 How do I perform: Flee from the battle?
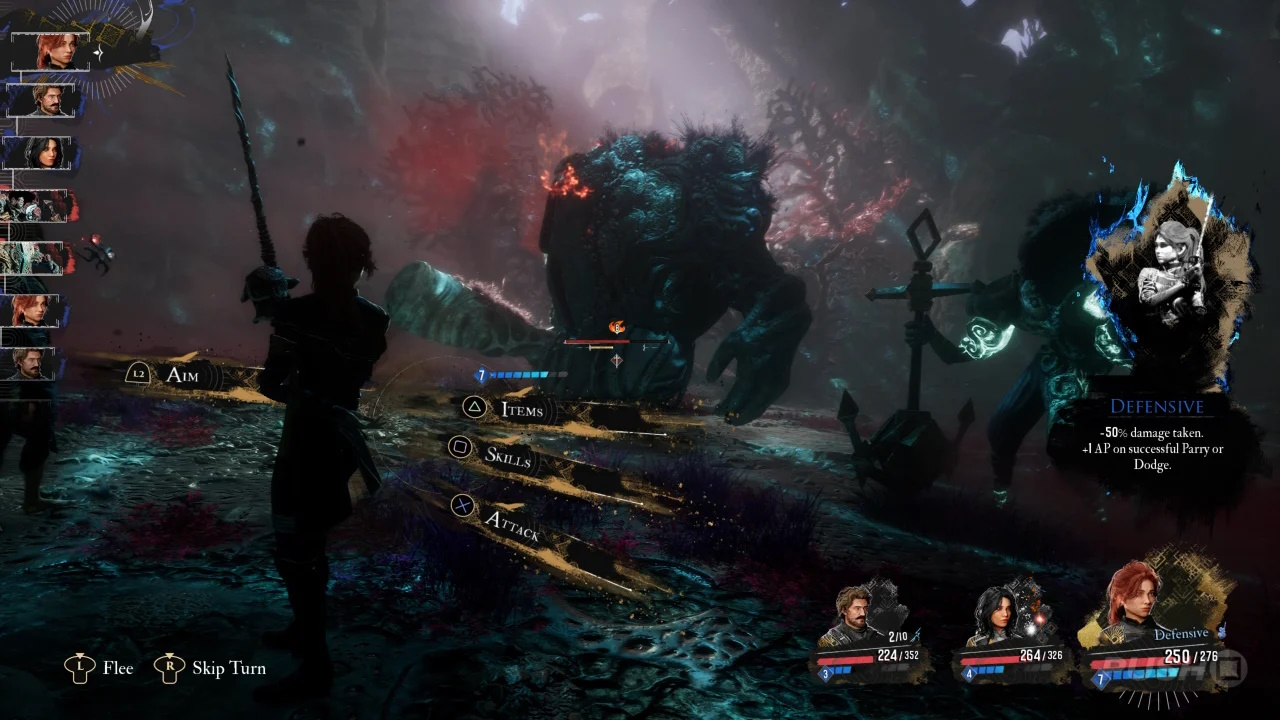tap(116, 668)
